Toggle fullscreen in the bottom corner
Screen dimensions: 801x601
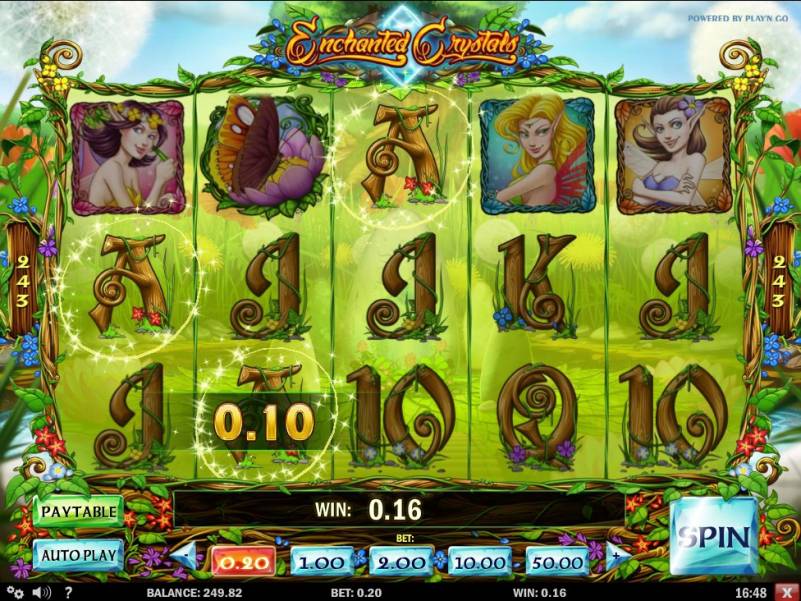[x=783, y=592]
